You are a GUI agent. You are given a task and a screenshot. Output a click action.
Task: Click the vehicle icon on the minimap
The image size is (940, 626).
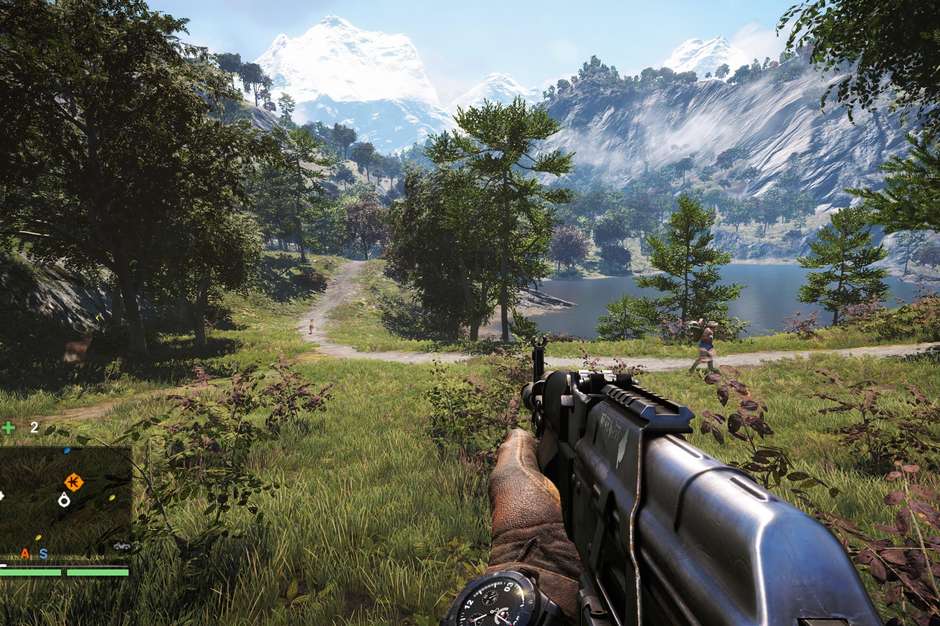coord(123,546)
